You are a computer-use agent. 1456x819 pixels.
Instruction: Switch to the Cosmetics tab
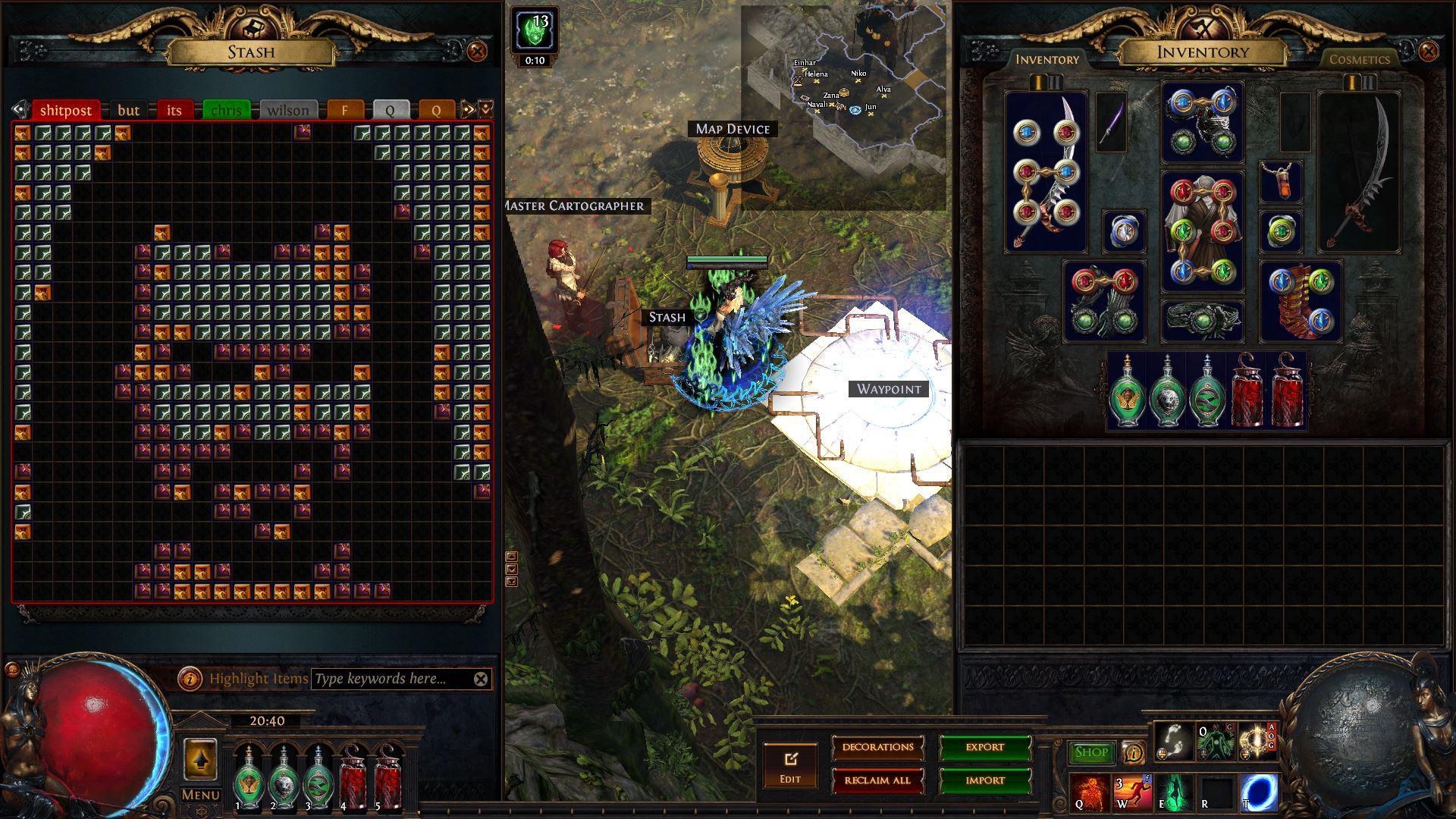coord(1359,59)
